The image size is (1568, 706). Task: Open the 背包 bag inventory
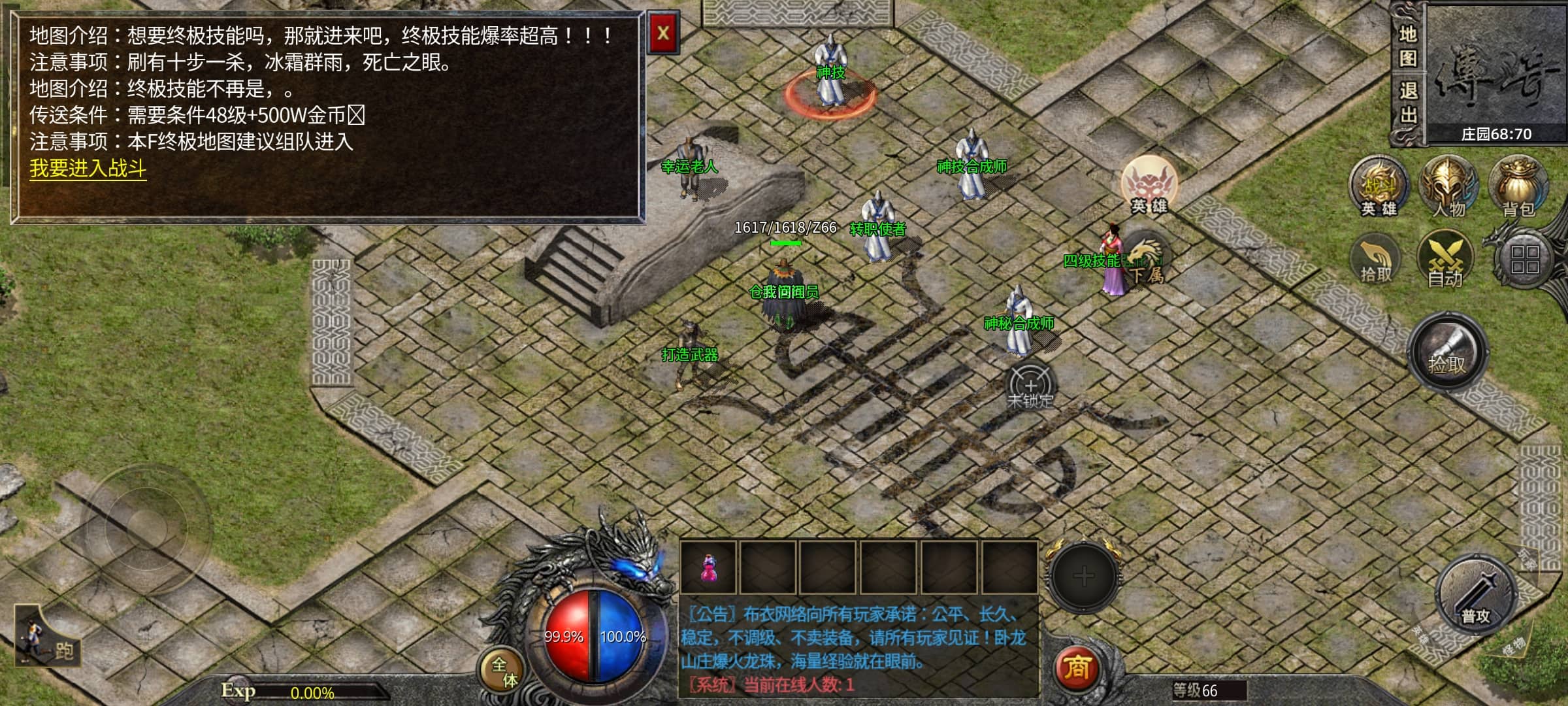point(1518,187)
